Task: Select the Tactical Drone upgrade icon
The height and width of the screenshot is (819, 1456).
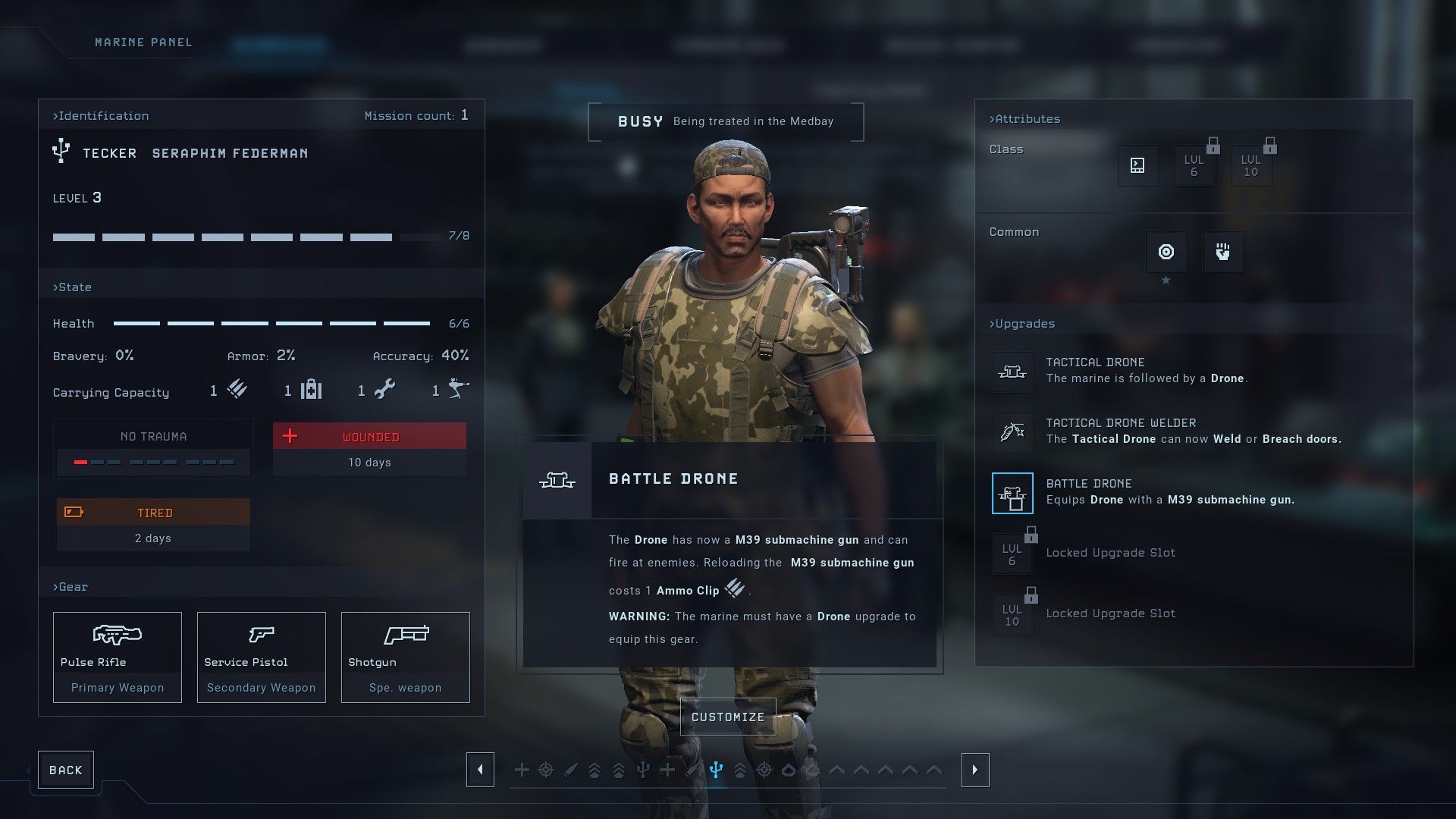Action: coord(1012,372)
